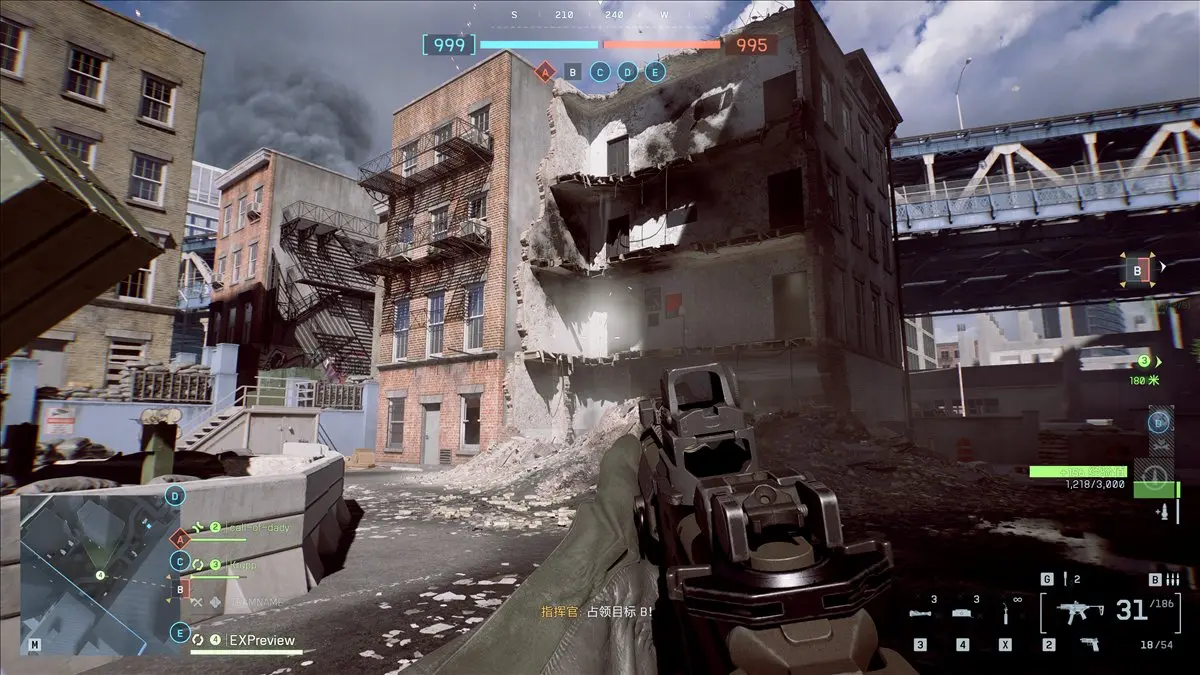Select objective E in the top capture bar
1200x675 pixels.
click(x=655, y=71)
